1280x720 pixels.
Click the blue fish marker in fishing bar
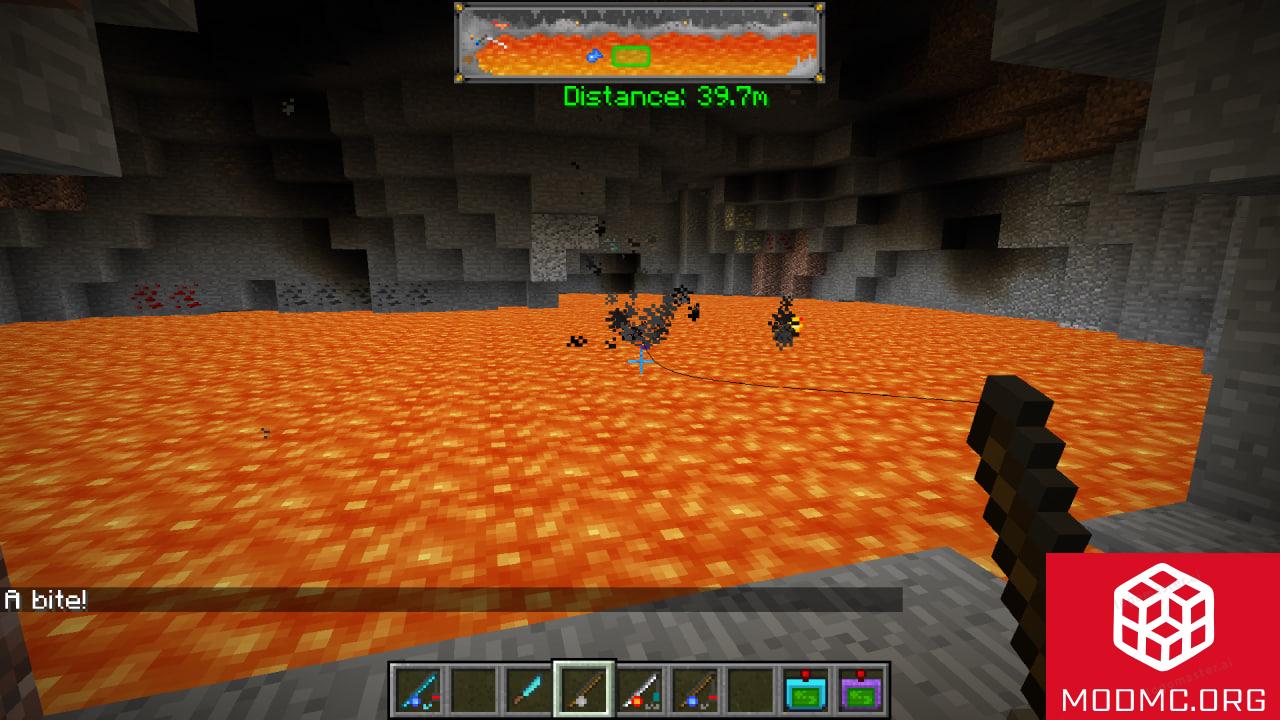coord(594,57)
